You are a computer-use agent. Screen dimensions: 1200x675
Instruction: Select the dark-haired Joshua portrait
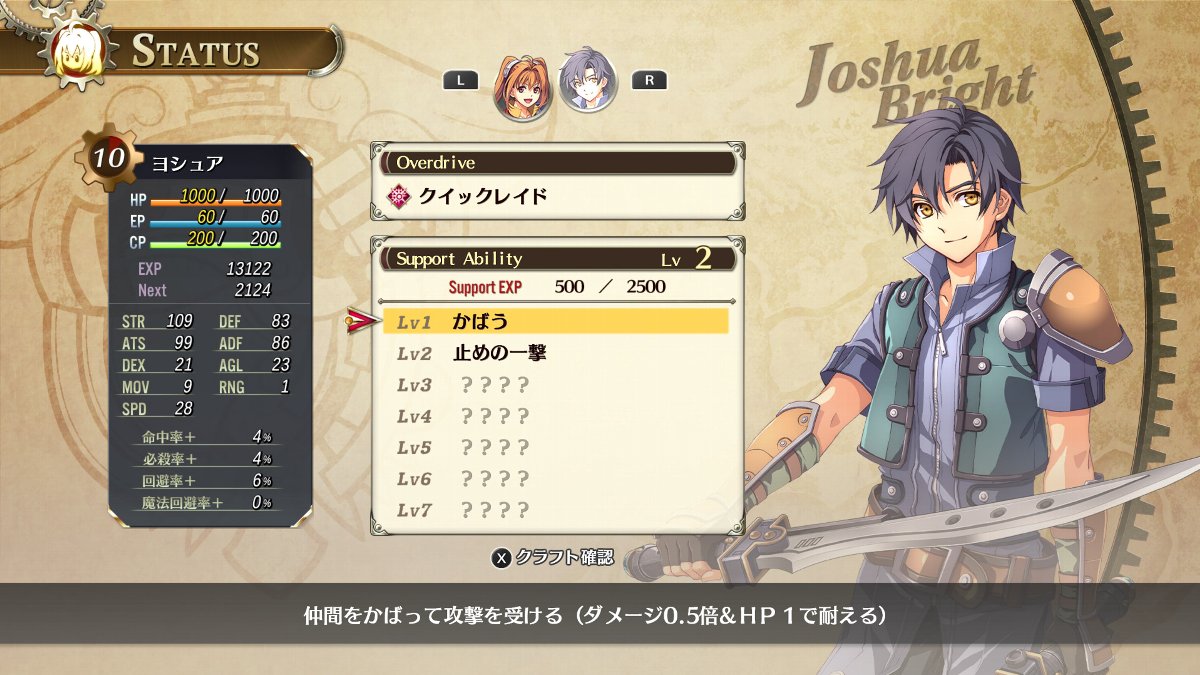pos(587,82)
